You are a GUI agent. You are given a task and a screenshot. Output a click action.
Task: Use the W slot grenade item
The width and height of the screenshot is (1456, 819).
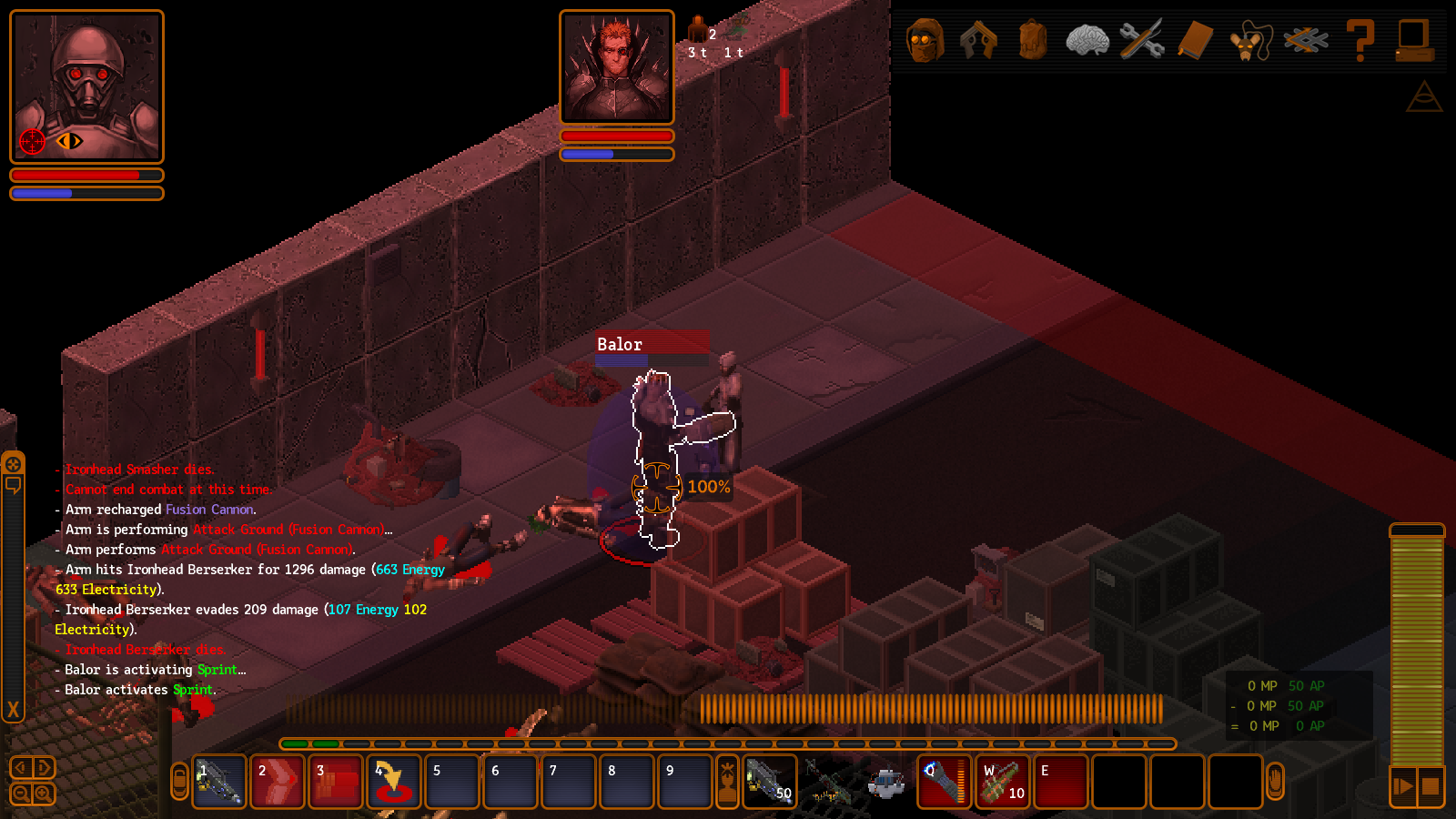pyautogui.click(x=1002, y=782)
